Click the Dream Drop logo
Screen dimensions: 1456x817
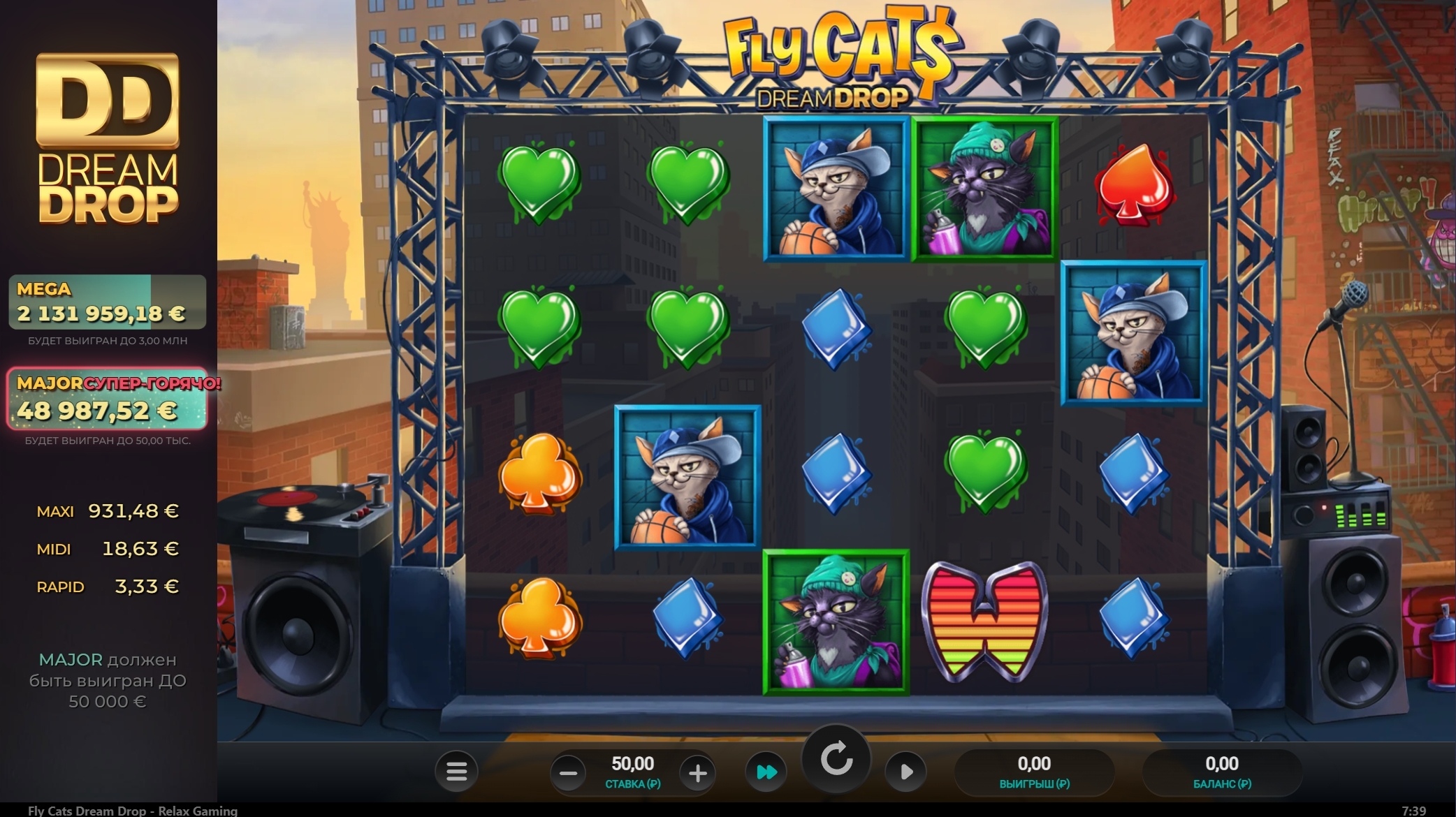coord(108,139)
